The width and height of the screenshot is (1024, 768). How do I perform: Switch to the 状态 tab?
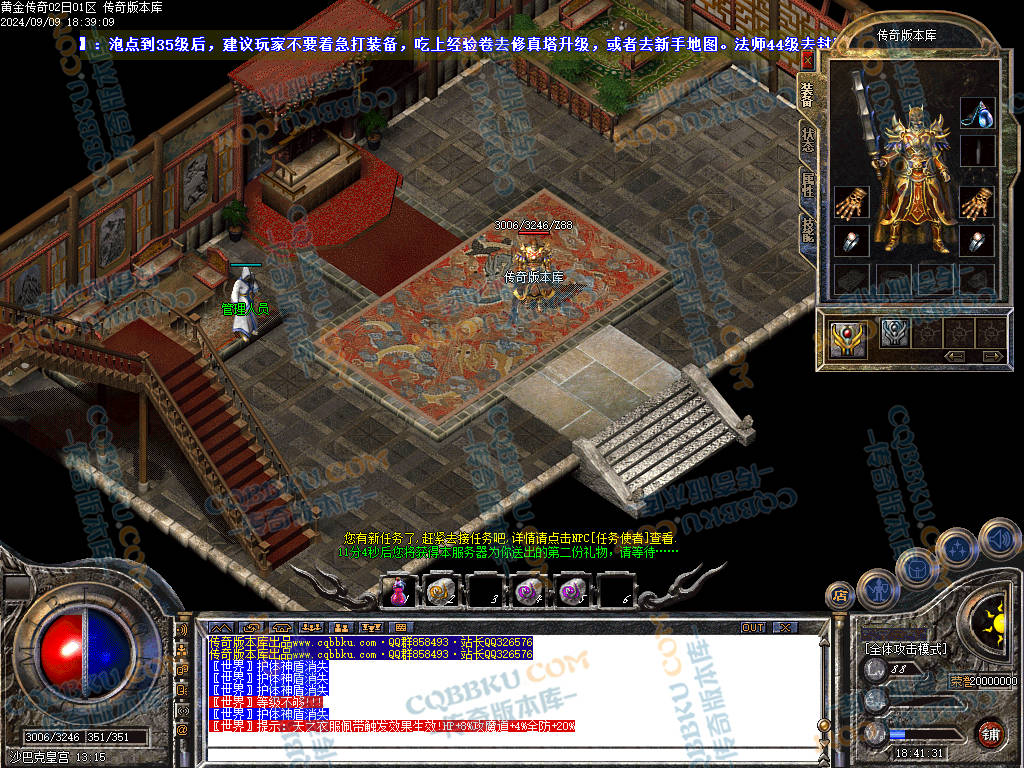807,138
